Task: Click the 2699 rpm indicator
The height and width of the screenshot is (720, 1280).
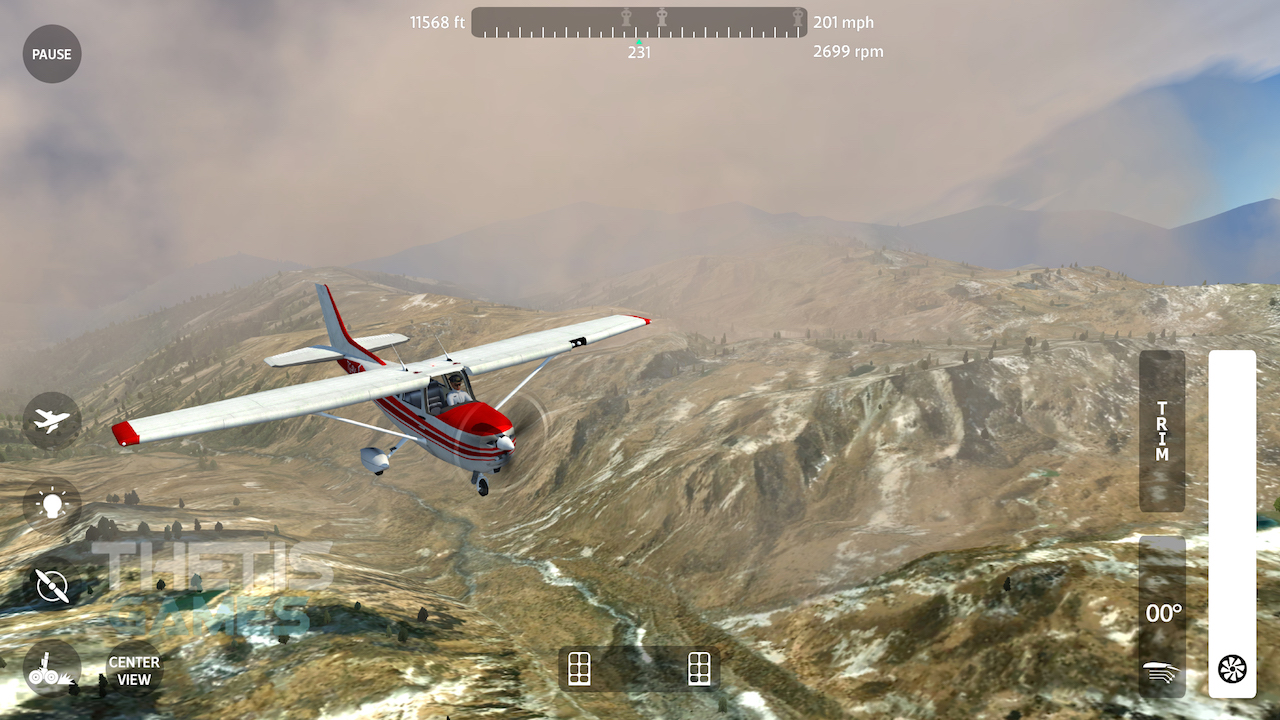Action: coord(846,51)
